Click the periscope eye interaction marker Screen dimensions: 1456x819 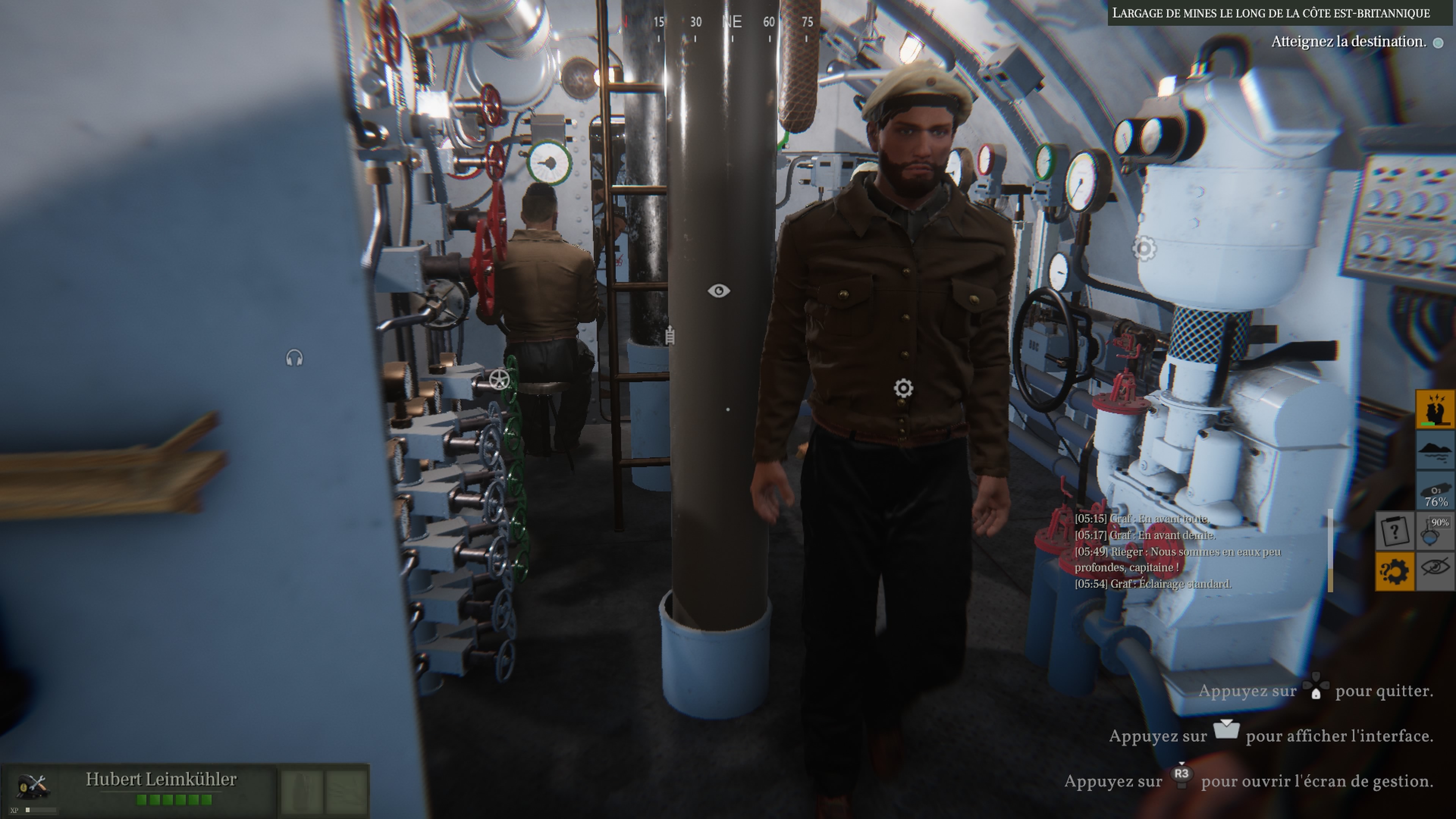[x=719, y=290]
